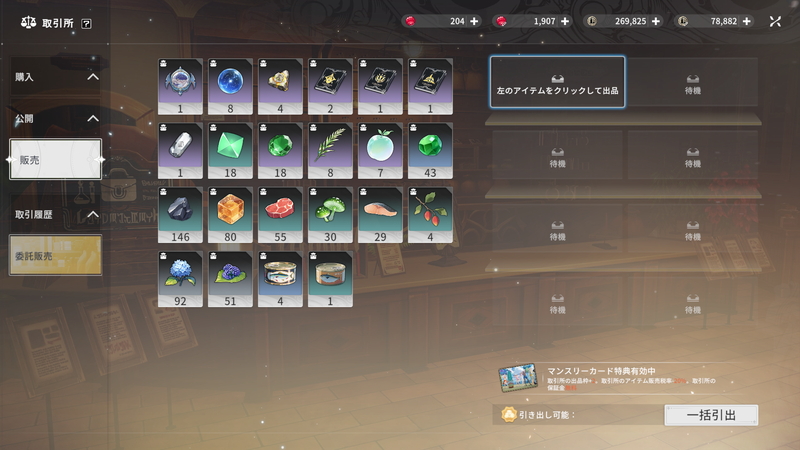Collapse the 購入 purchase section
The image size is (800, 450).
tap(93, 76)
